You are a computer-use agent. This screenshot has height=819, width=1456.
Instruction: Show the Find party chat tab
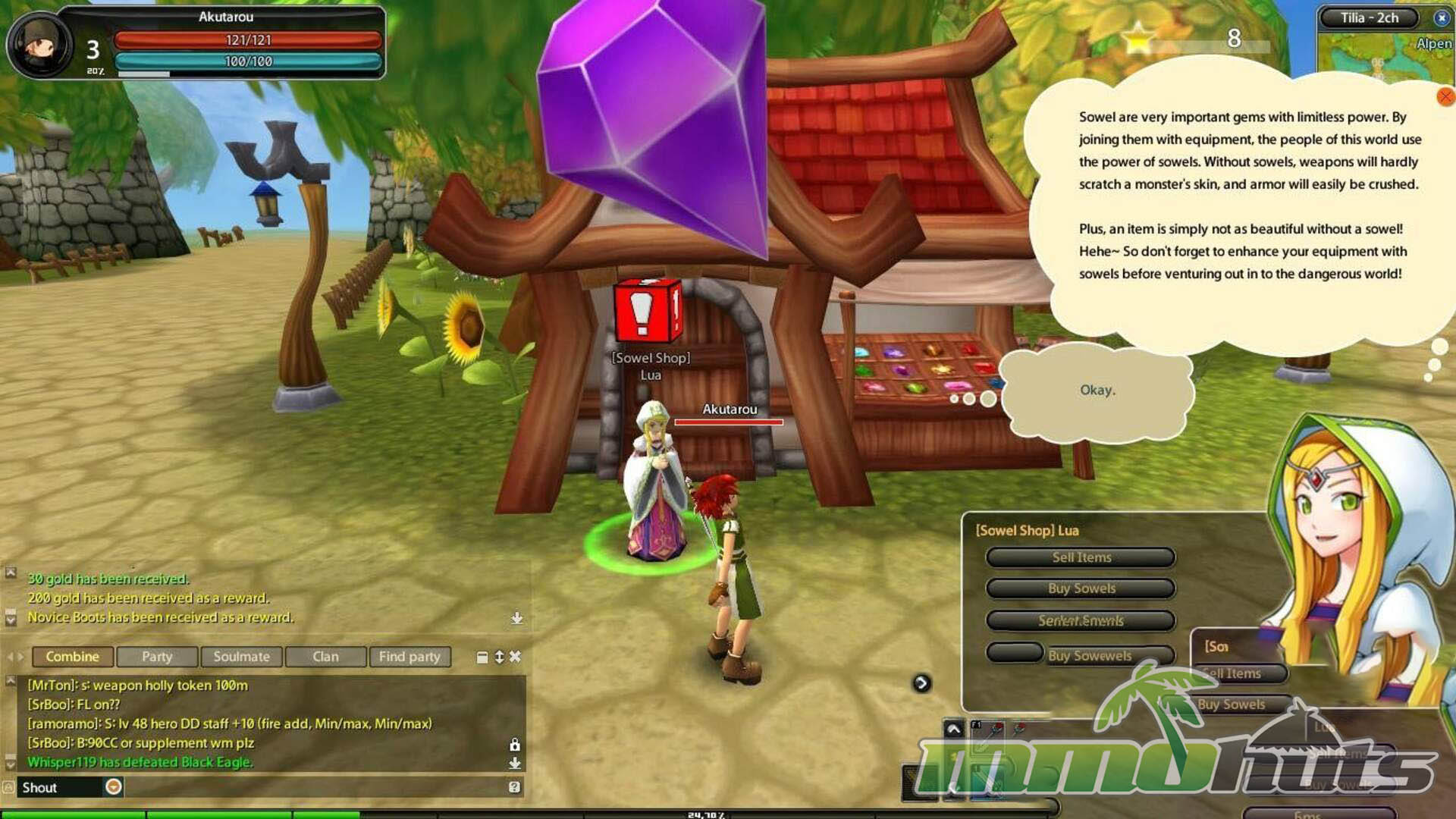point(409,657)
